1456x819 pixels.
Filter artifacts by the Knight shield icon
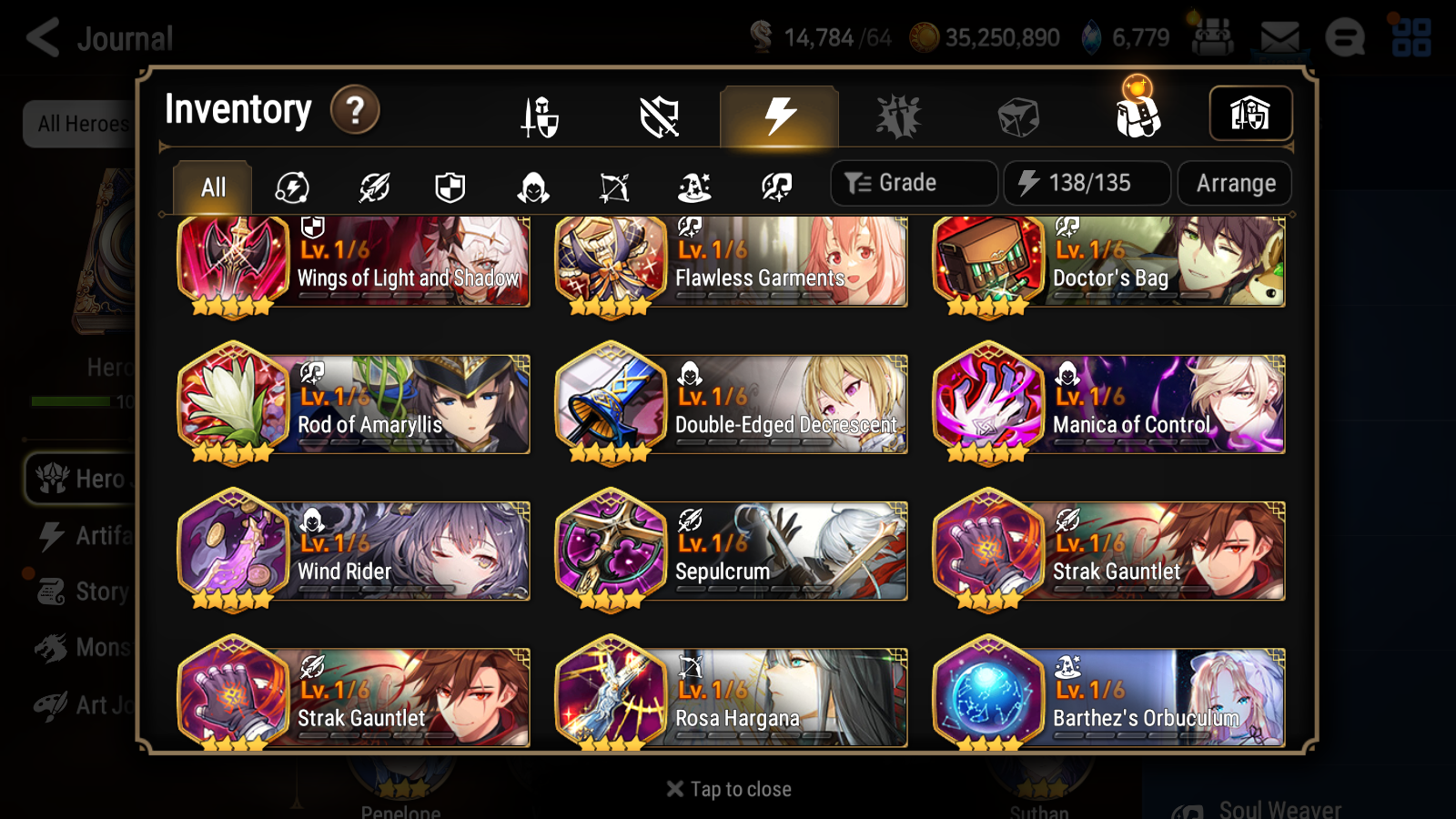[x=450, y=187]
